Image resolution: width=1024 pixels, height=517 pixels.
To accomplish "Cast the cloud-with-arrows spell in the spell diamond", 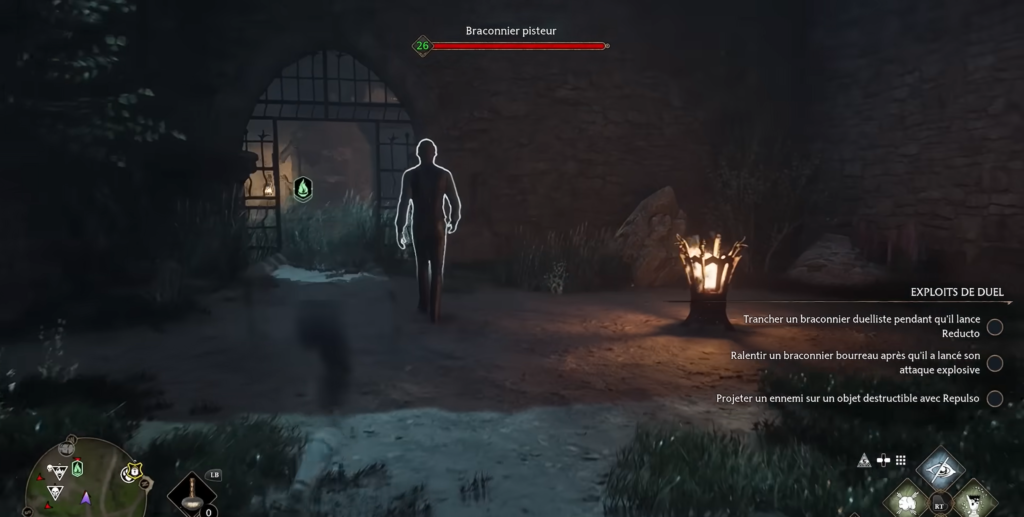I will (908, 500).
